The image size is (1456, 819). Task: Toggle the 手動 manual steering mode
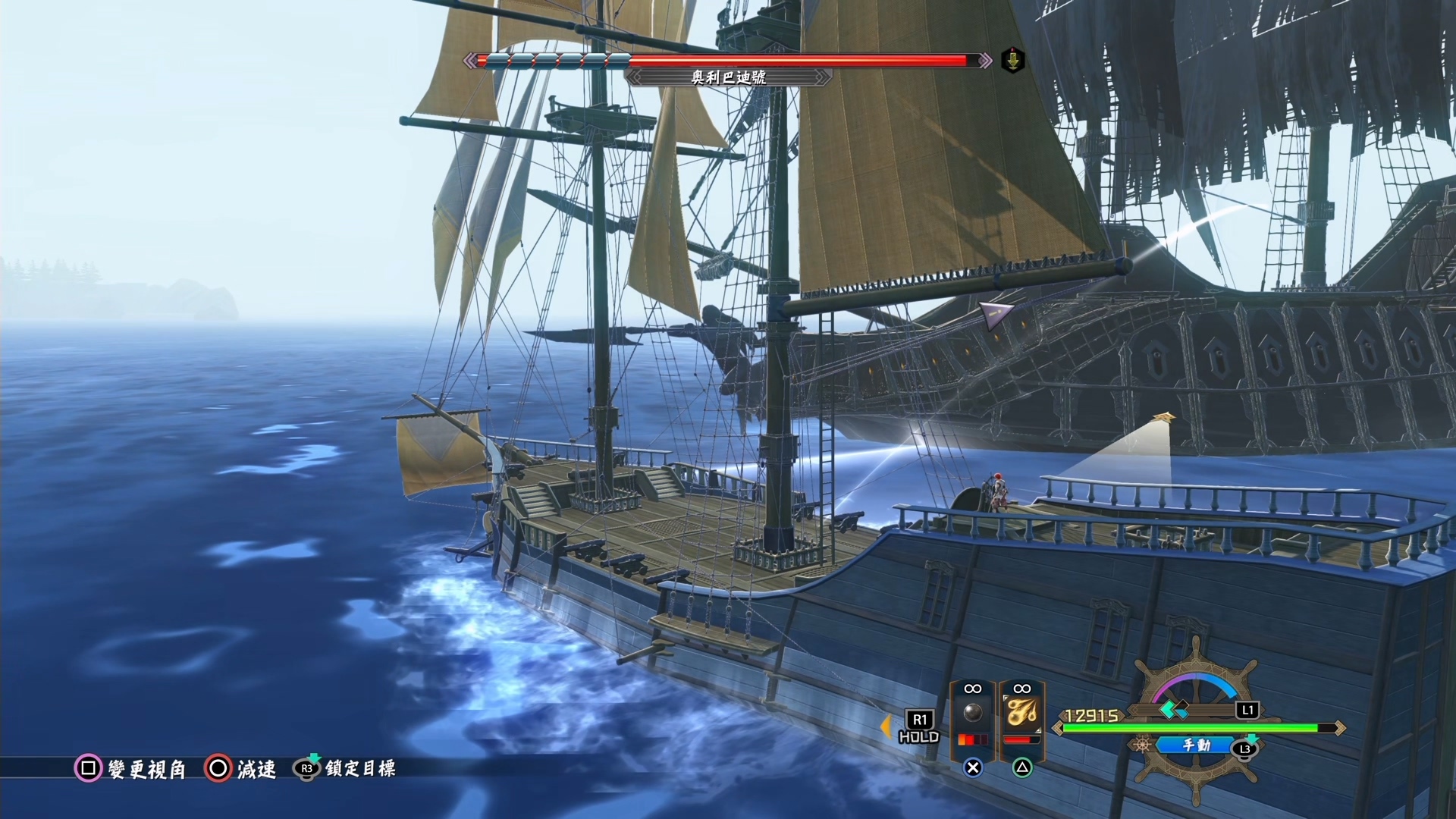1196,745
